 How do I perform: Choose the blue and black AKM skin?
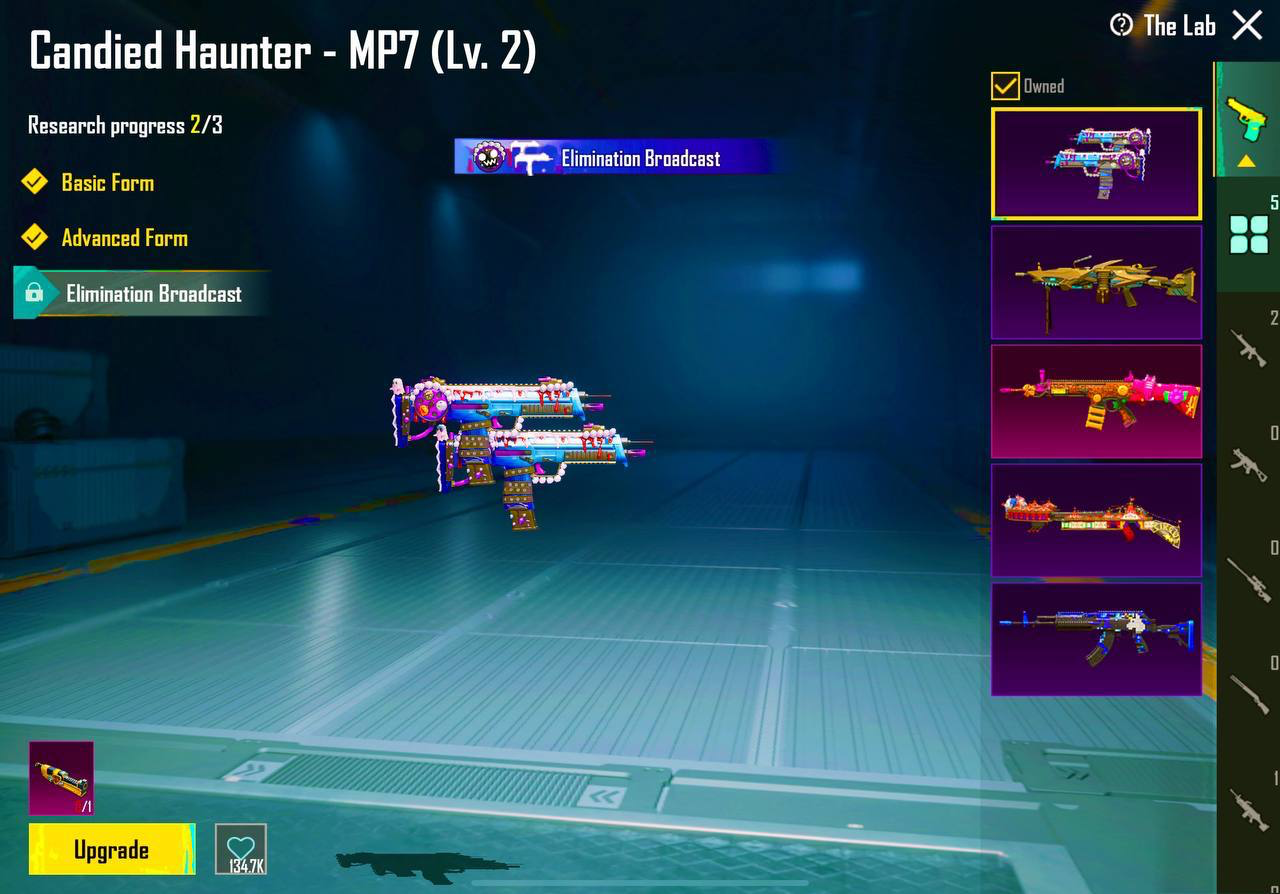(1096, 639)
